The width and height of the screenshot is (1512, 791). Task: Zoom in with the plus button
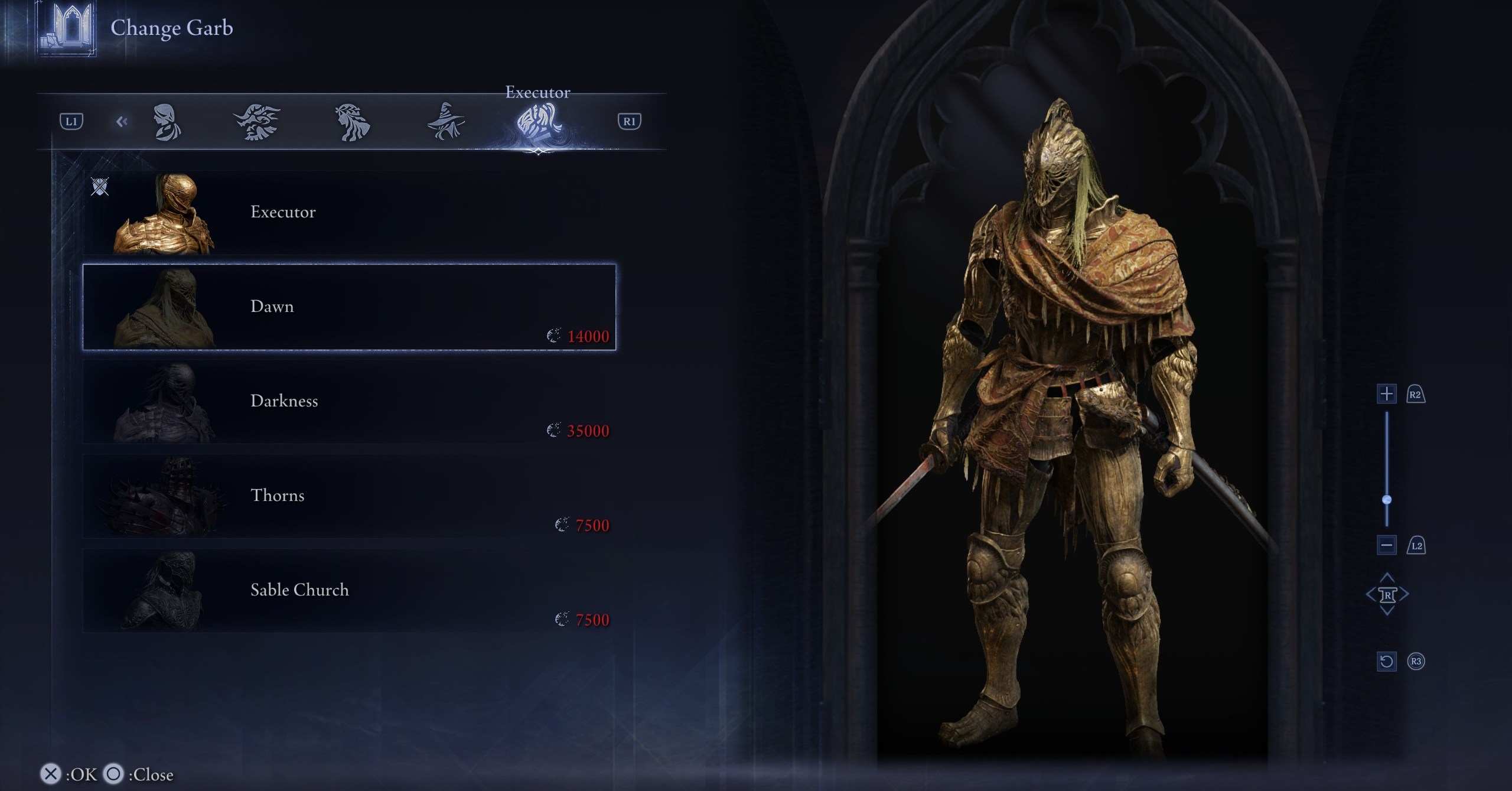point(1387,393)
